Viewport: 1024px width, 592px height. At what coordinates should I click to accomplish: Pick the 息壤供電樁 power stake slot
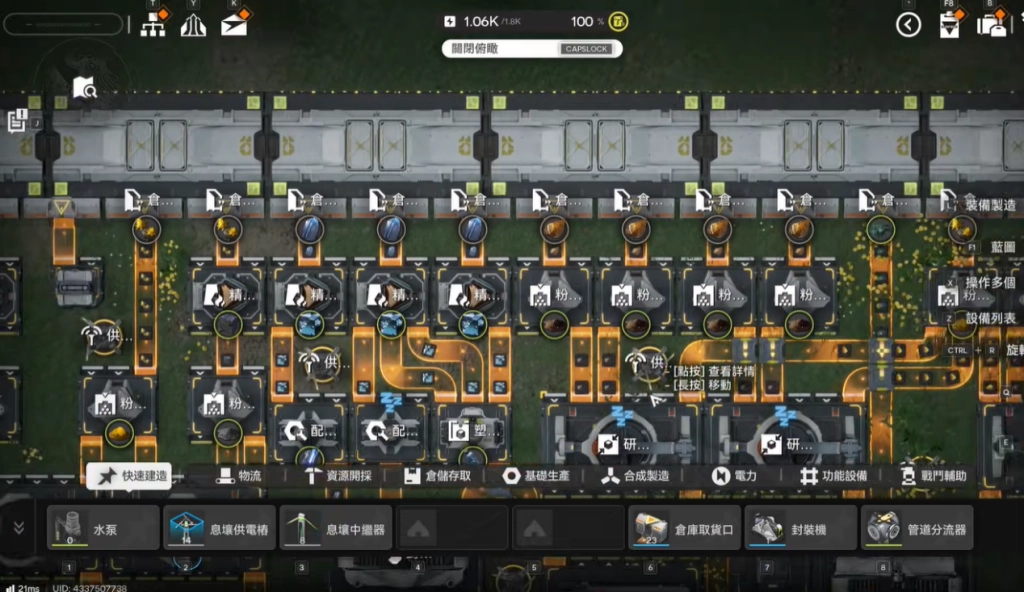pyautogui.click(x=219, y=528)
